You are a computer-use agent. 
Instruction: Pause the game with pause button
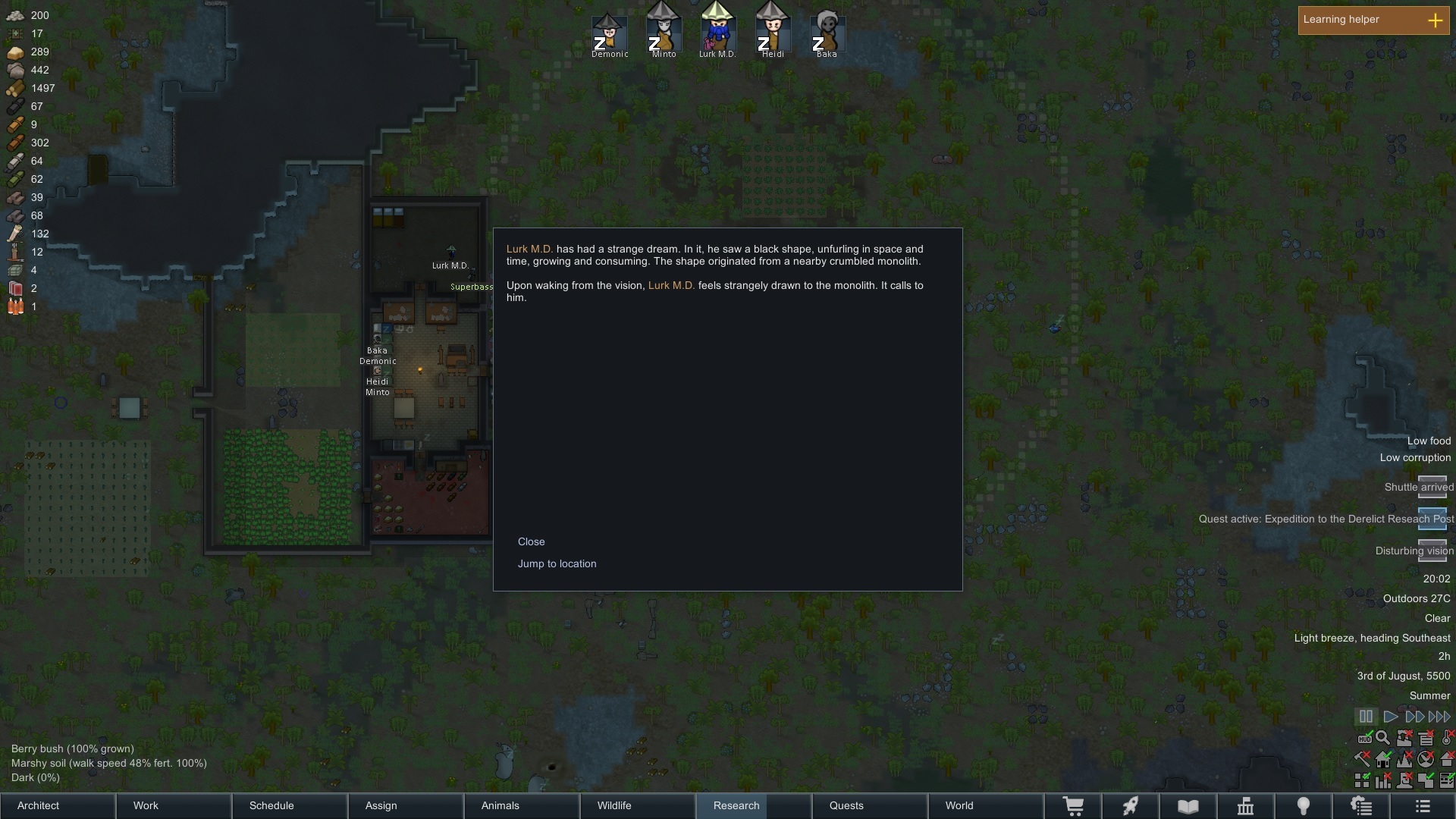pyautogui.click(x=1366, y=717)
